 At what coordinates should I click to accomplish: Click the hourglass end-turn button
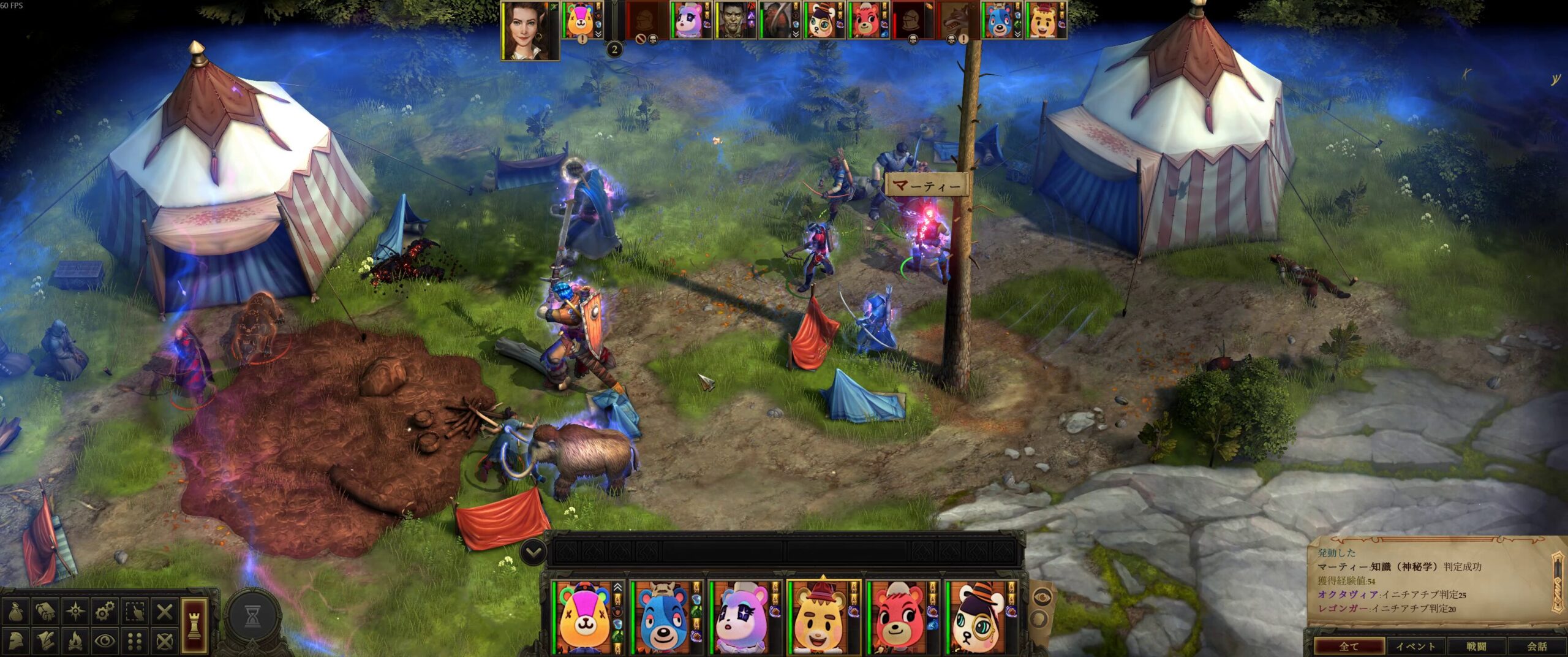click(252, 618)
